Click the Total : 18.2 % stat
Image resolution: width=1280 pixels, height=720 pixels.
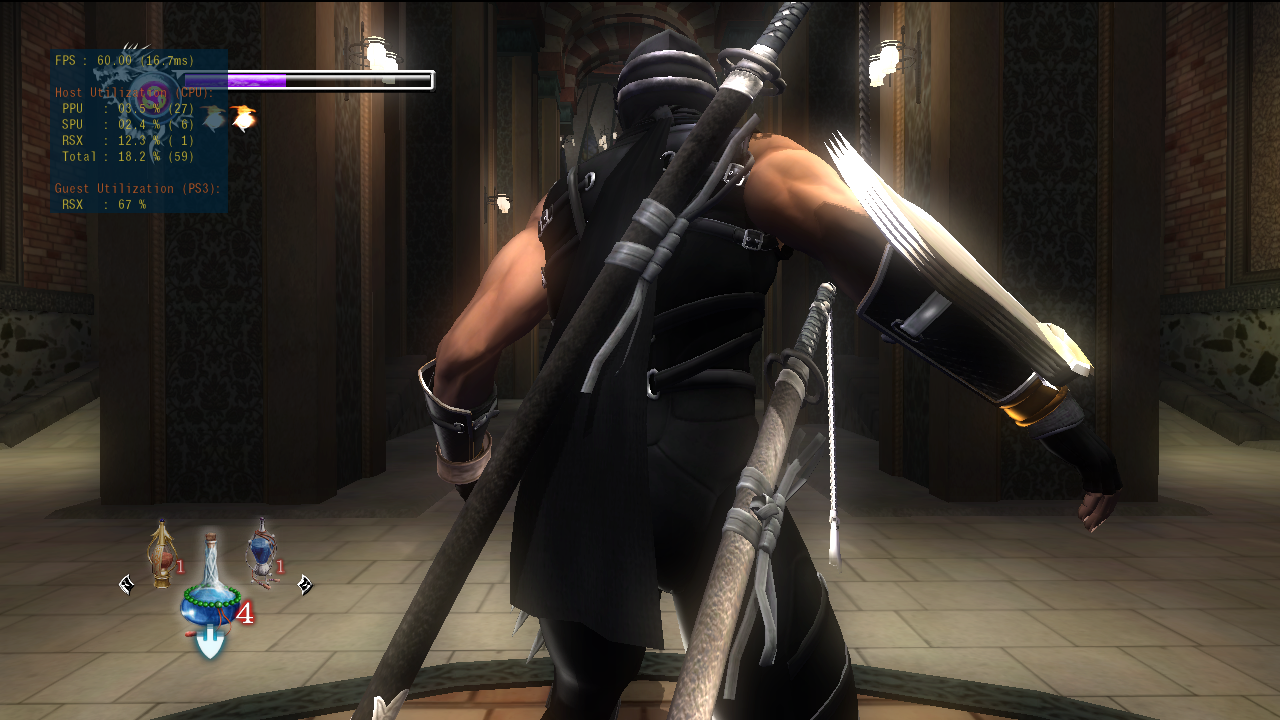[126, 156]
